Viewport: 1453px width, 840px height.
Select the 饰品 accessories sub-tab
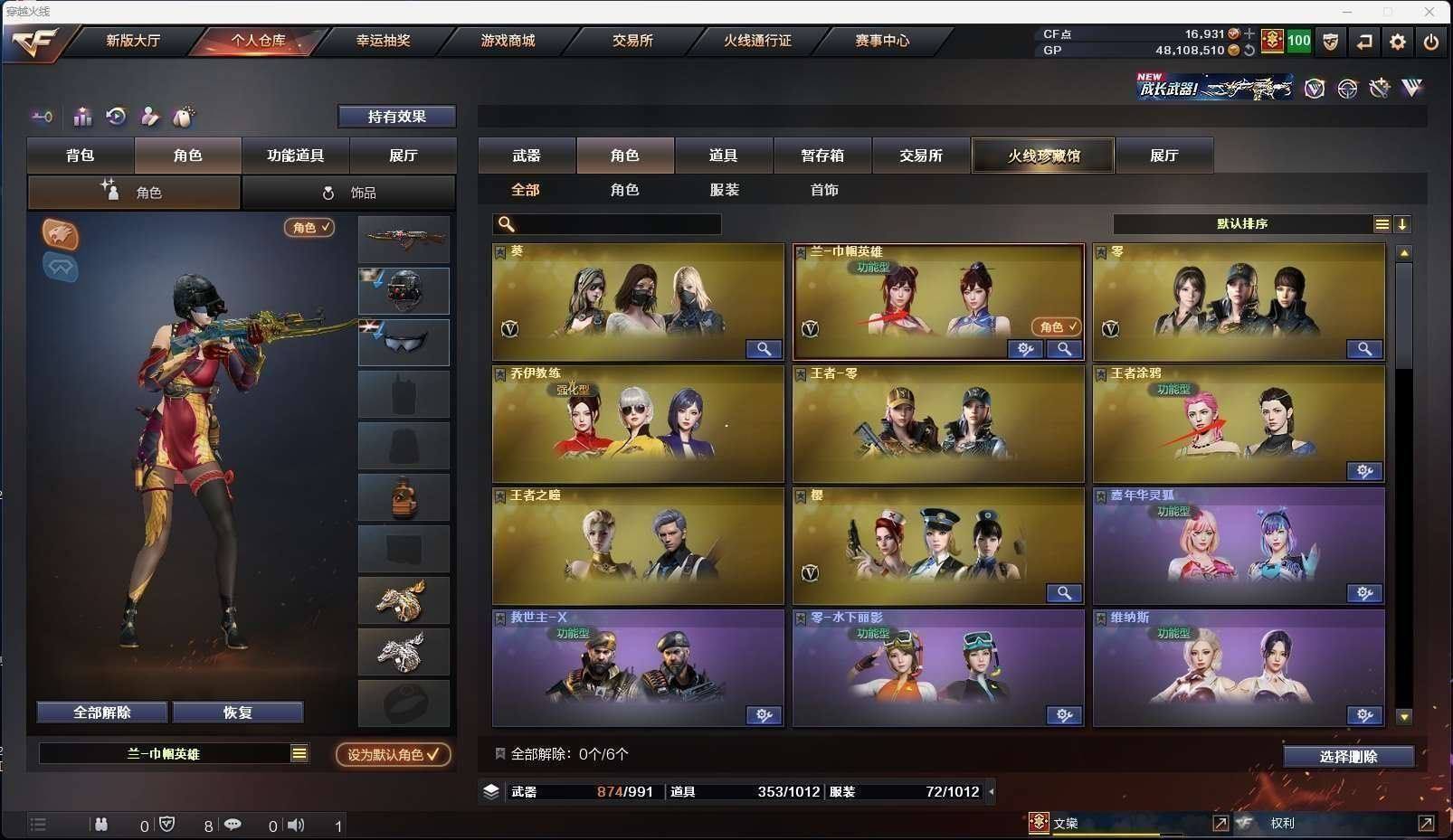349,193
